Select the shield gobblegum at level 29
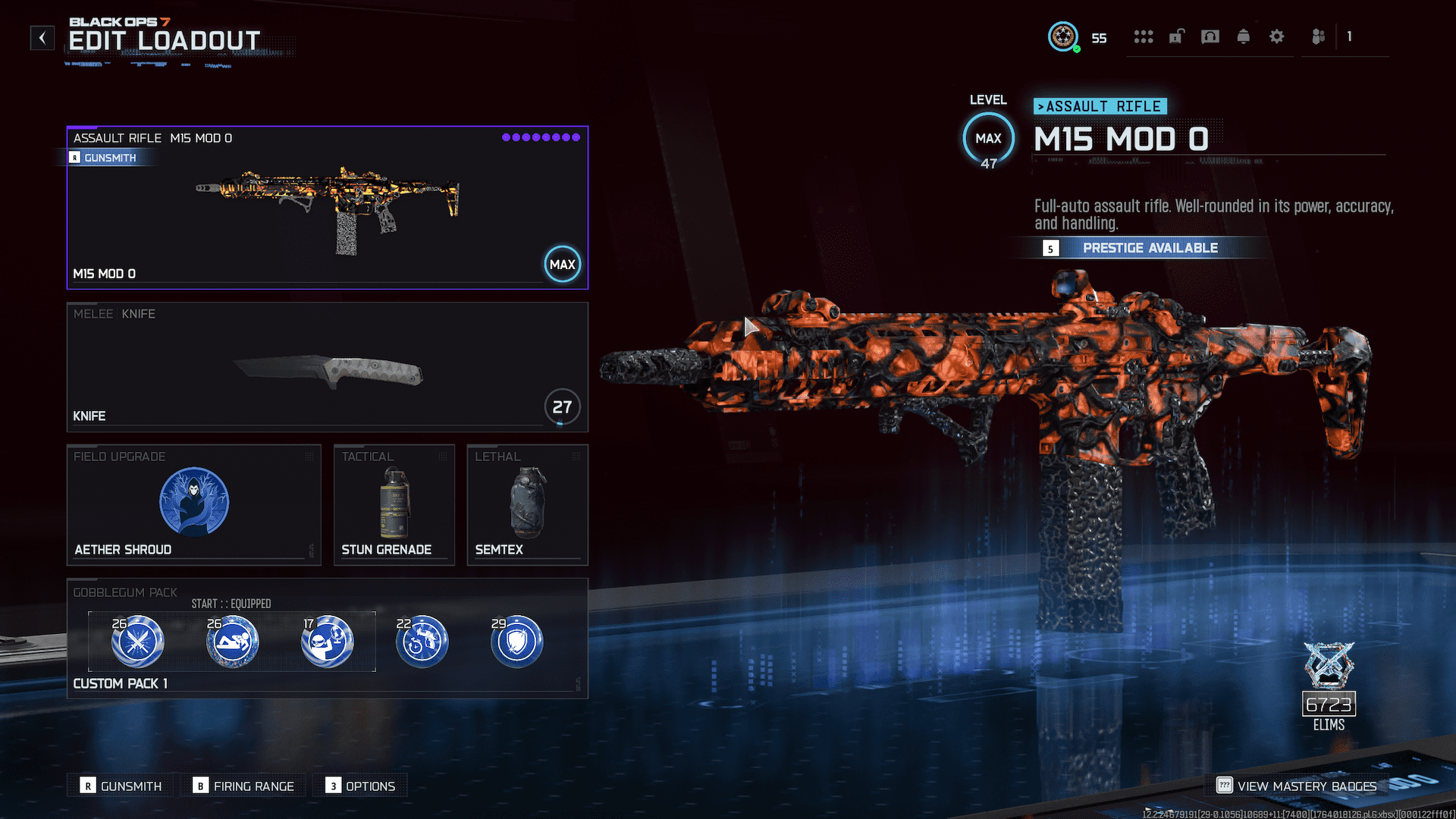 (517, 641)
